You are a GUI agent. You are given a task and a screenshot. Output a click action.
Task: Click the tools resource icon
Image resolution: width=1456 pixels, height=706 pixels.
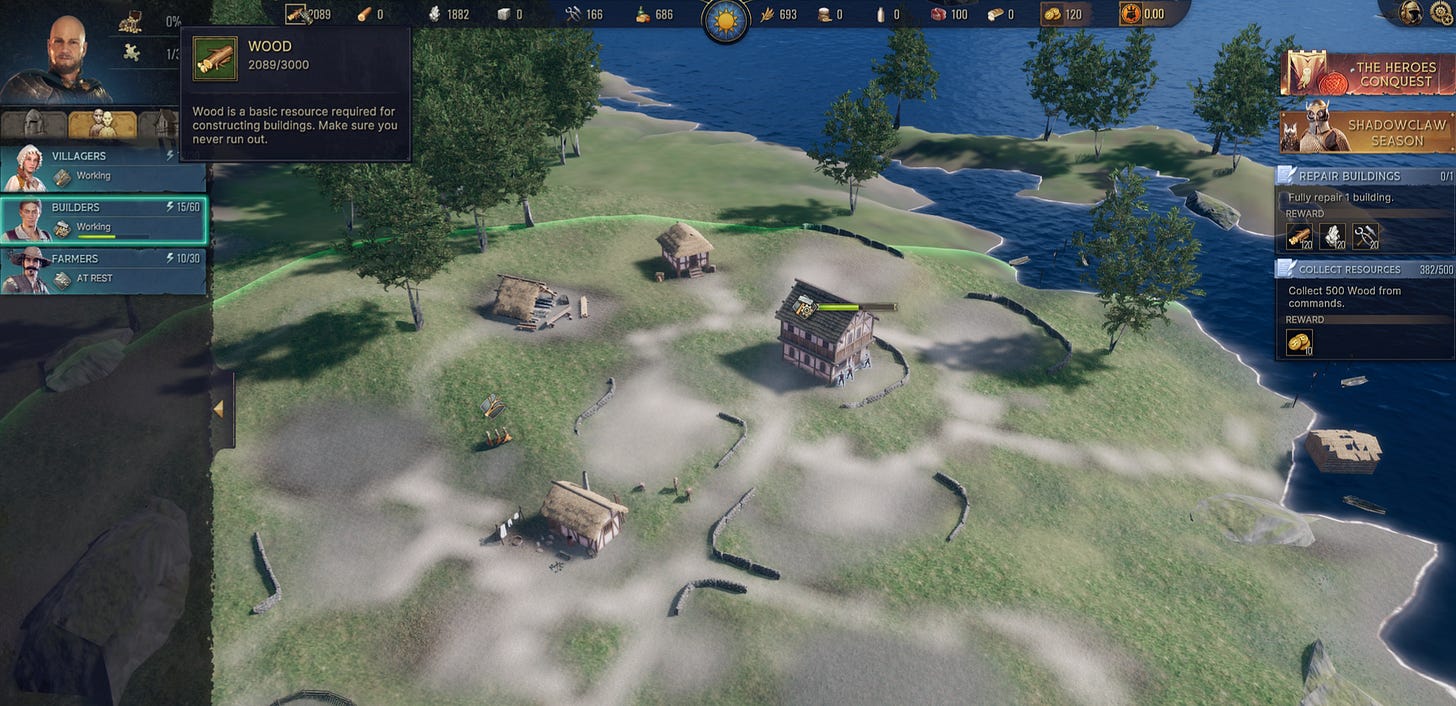(573, 14)
